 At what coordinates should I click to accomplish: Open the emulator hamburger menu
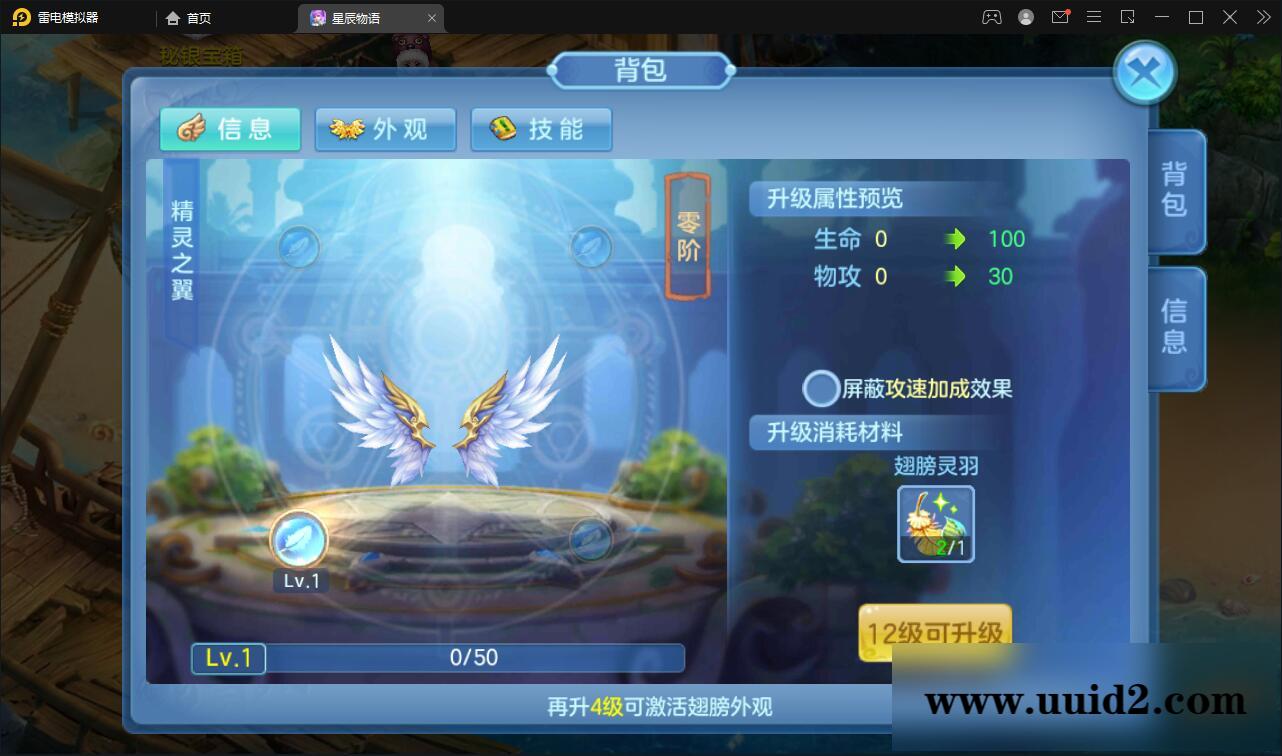tap(1094, 17)
